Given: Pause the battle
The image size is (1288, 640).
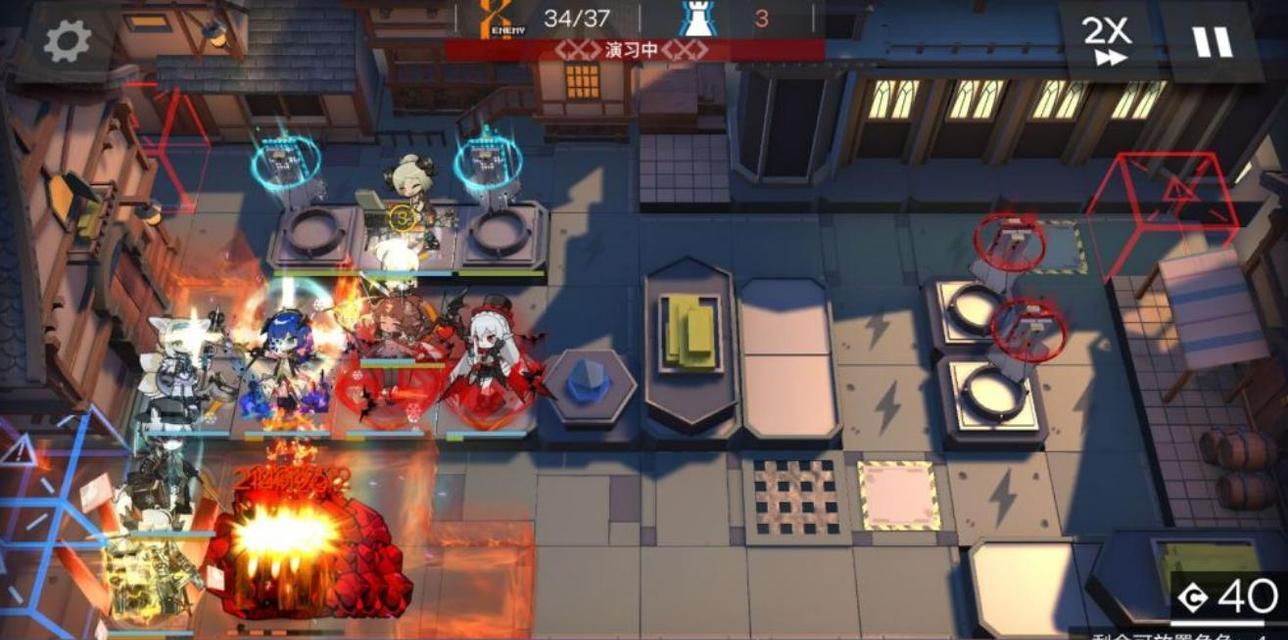Looking at the screenshot, I should point(1211,41).
